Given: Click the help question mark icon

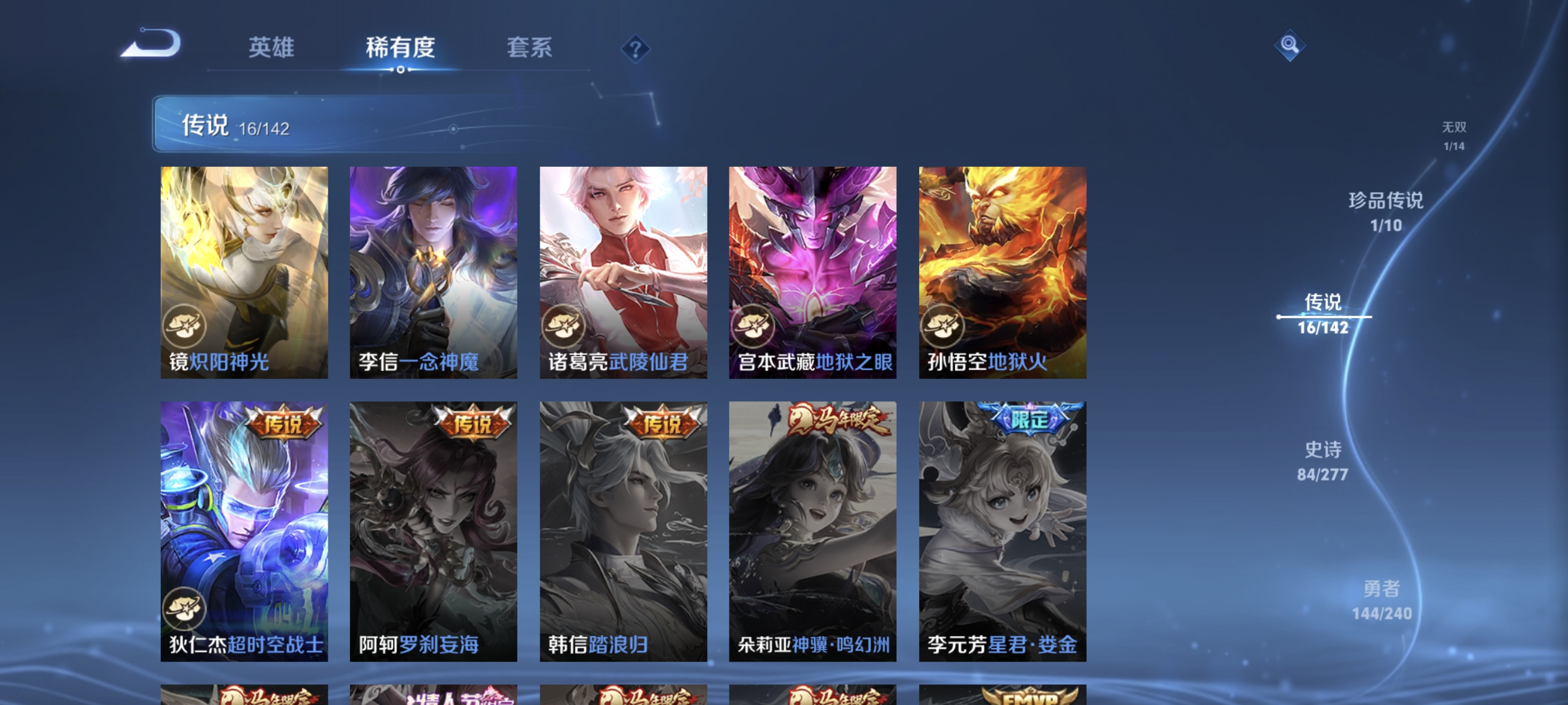Looking at the screenshot, I should click(x=635, y=50).
